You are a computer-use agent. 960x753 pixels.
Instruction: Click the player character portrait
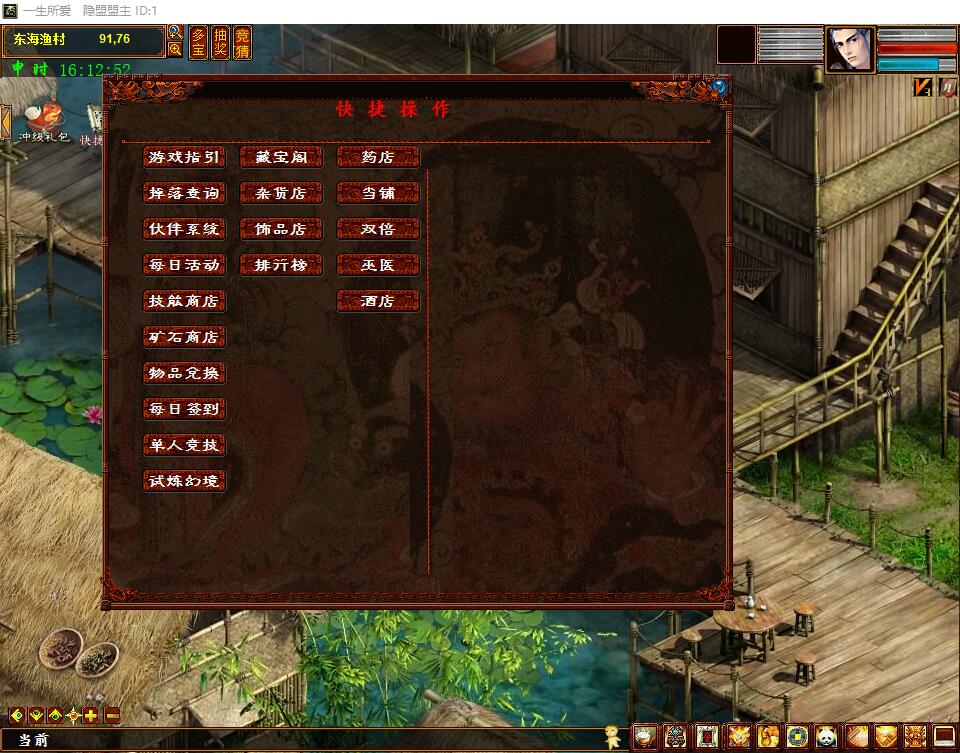pyautogui.click(x=849, y=50)
